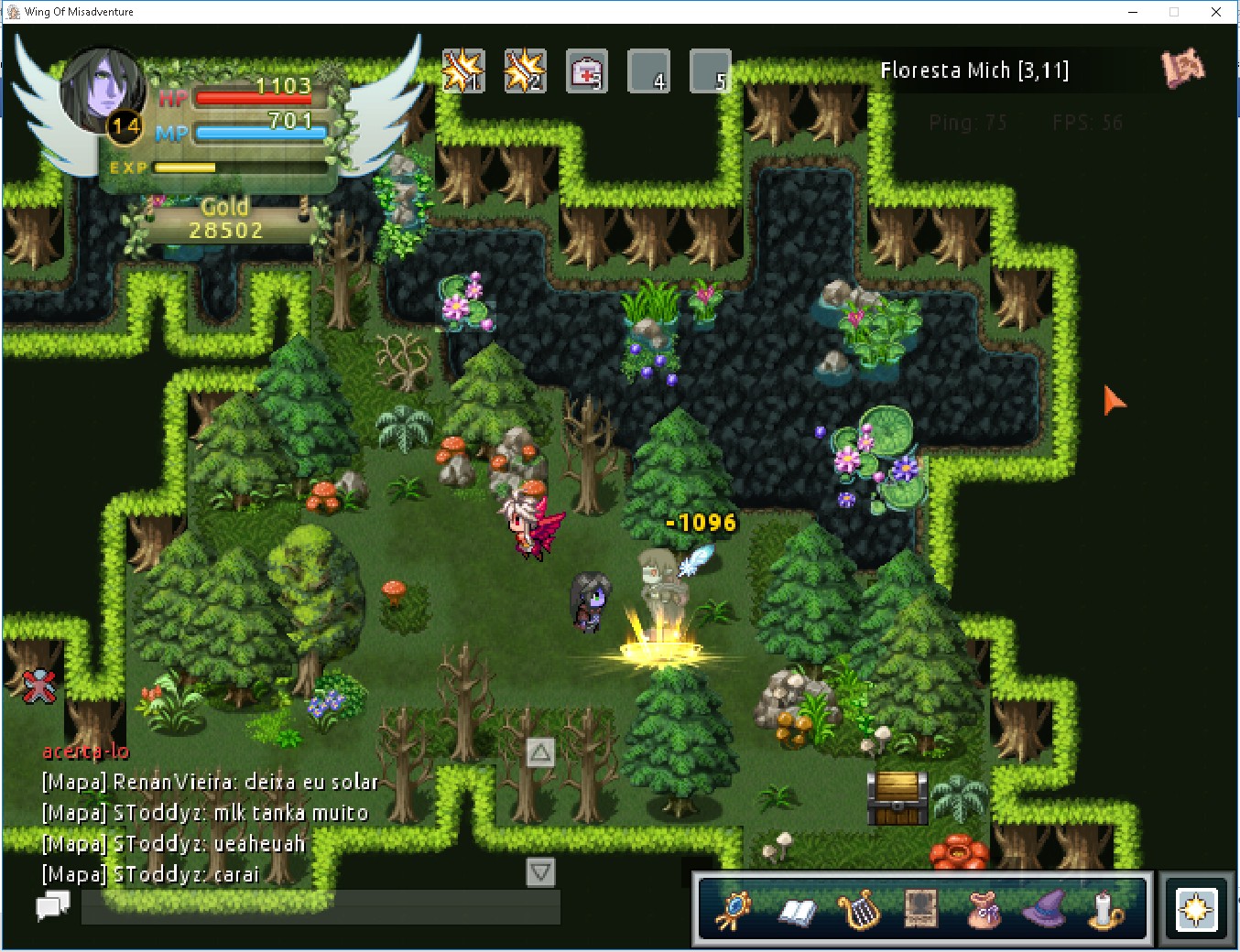Open the purple wizard hat menu icon

tap(1043, 910)
